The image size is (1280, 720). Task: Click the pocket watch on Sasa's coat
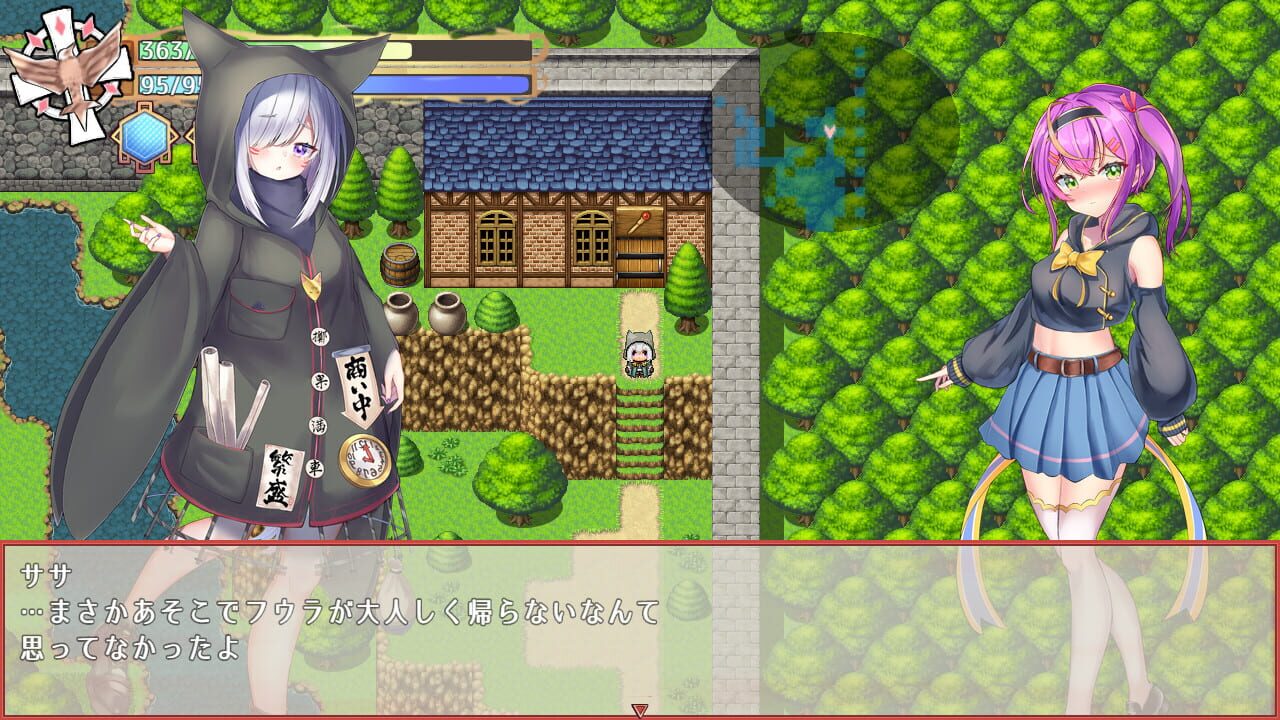(362, 460)
